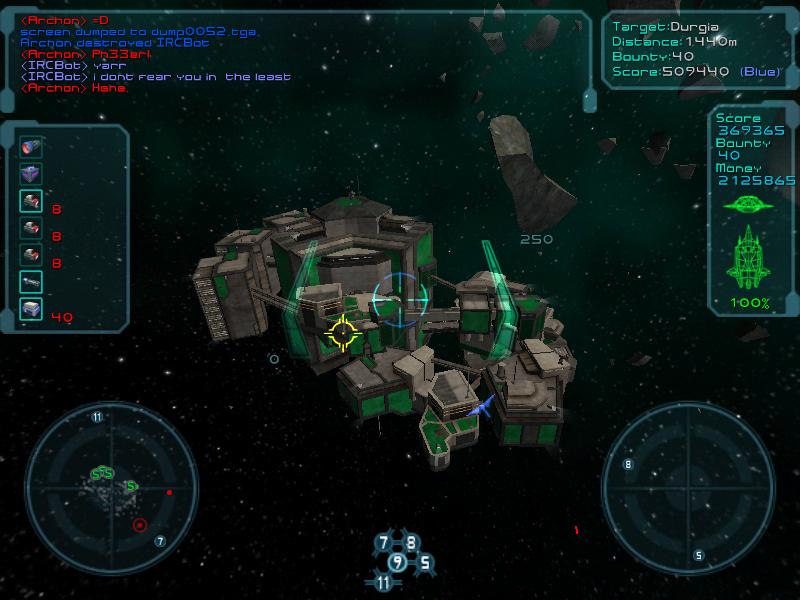Viewport: 800px width, 600px height.
Task: Click the chat message log
Action: [x=160, y=54]
